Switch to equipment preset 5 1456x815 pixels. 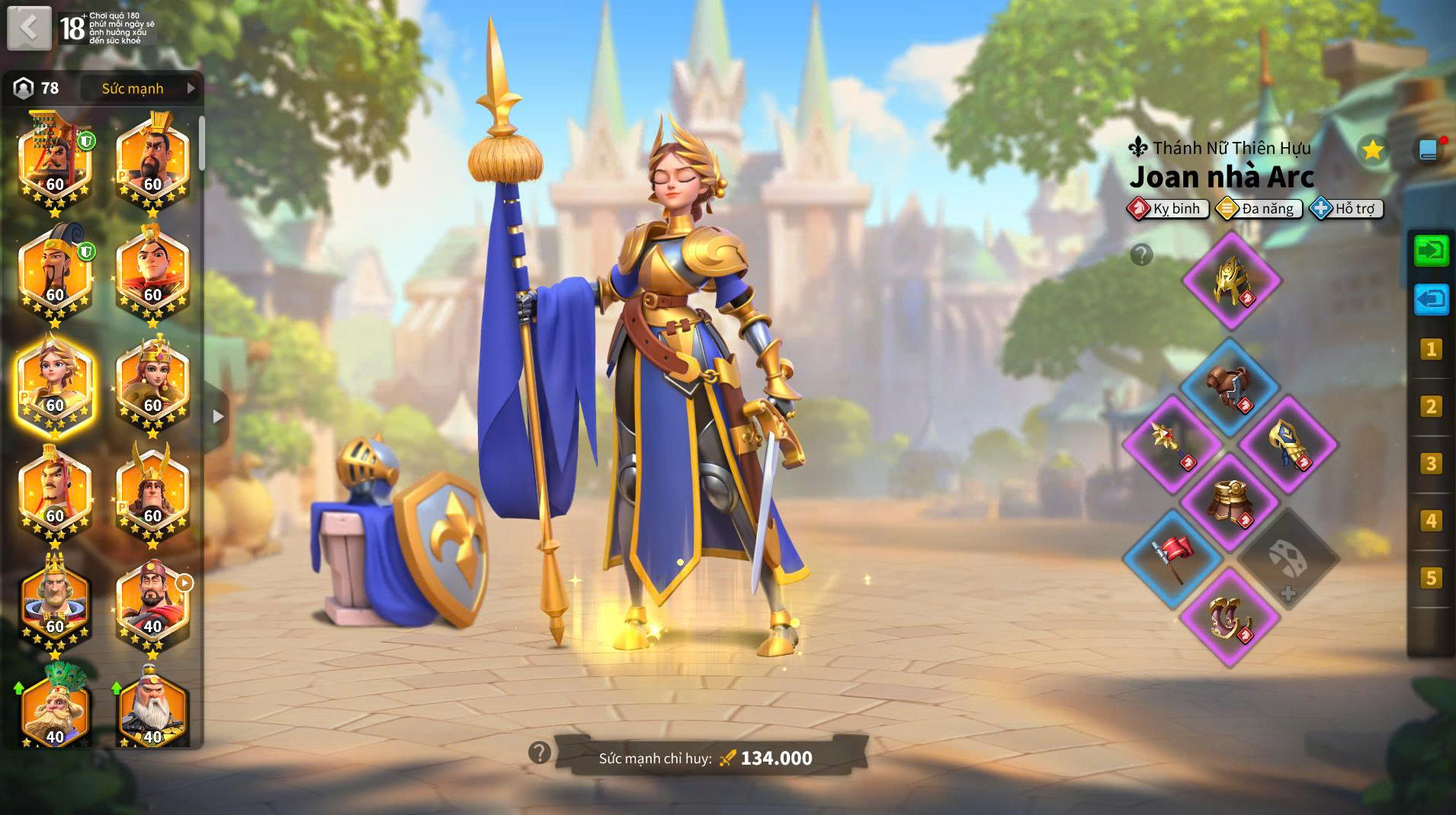[1431, 578]
